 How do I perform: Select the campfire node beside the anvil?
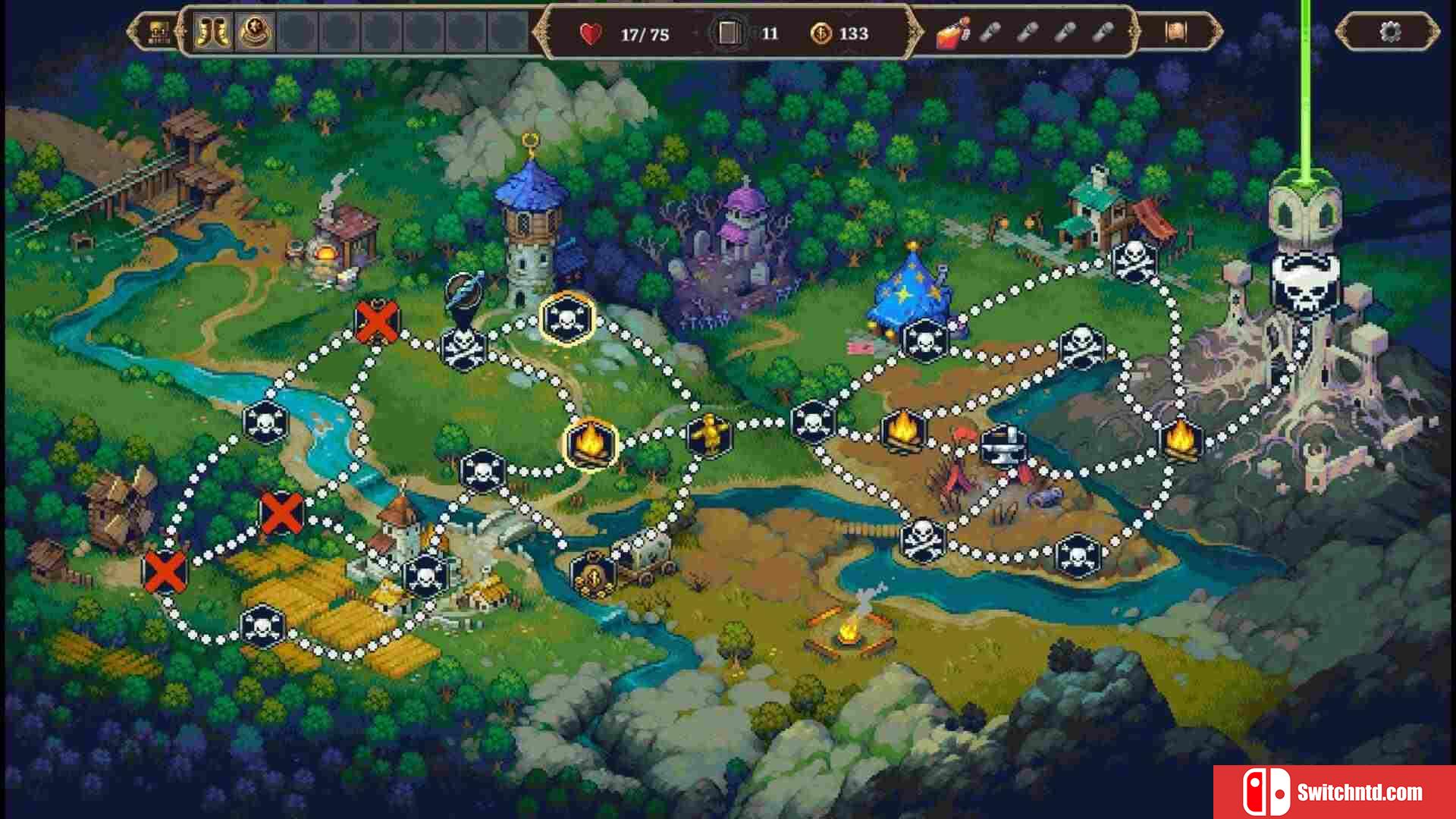pos(902,431)
